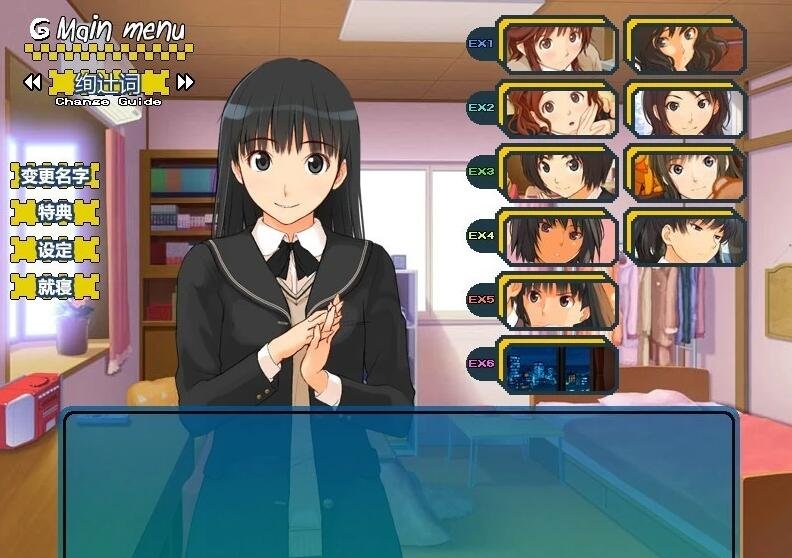Choose the EX3 thumbnail with the orange background
The height and width of the screenshot is (558, 792).
(x=685, y=173)
